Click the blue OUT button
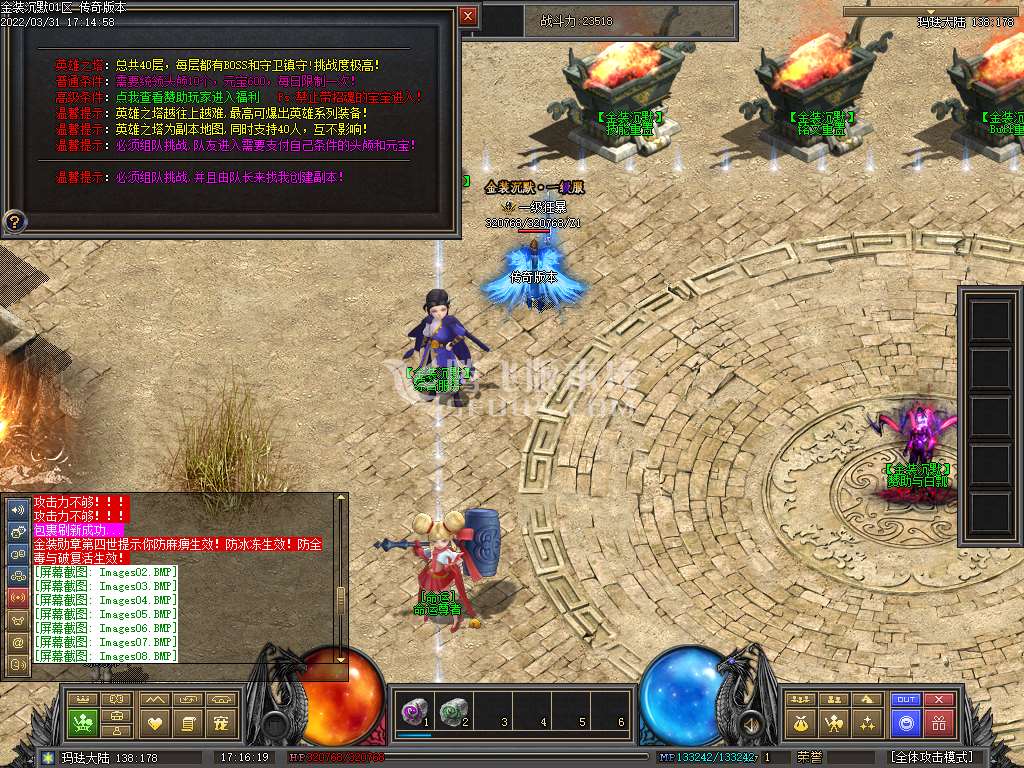Image resolution: width=1024 pixels, height=768 pixels. coord(905,699)
